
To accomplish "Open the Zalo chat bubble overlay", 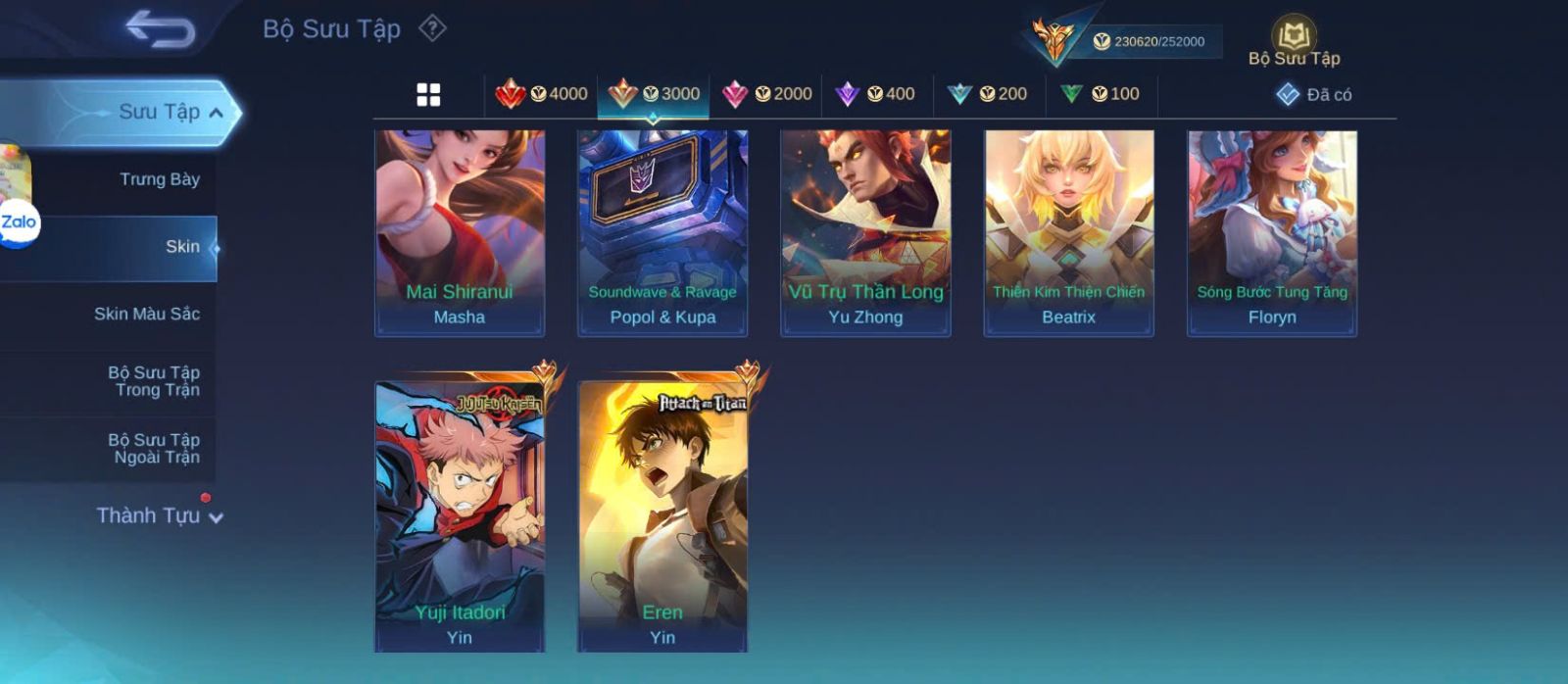I will point(19,223).
